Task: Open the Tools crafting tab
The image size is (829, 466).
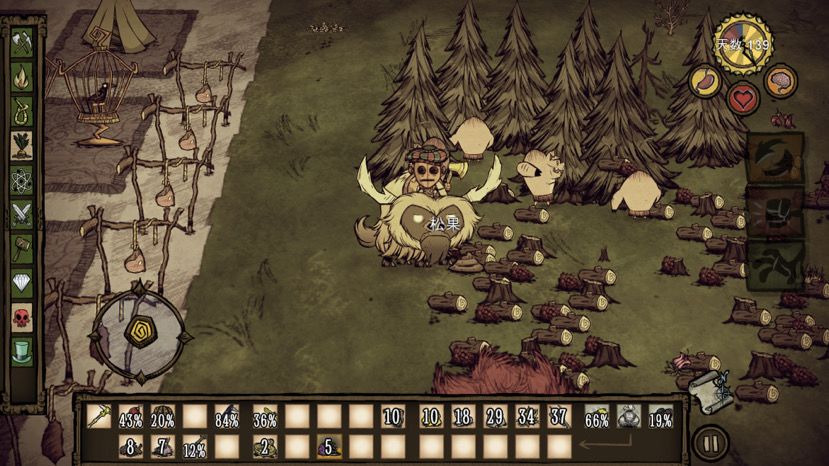Action: click(22, 41)
